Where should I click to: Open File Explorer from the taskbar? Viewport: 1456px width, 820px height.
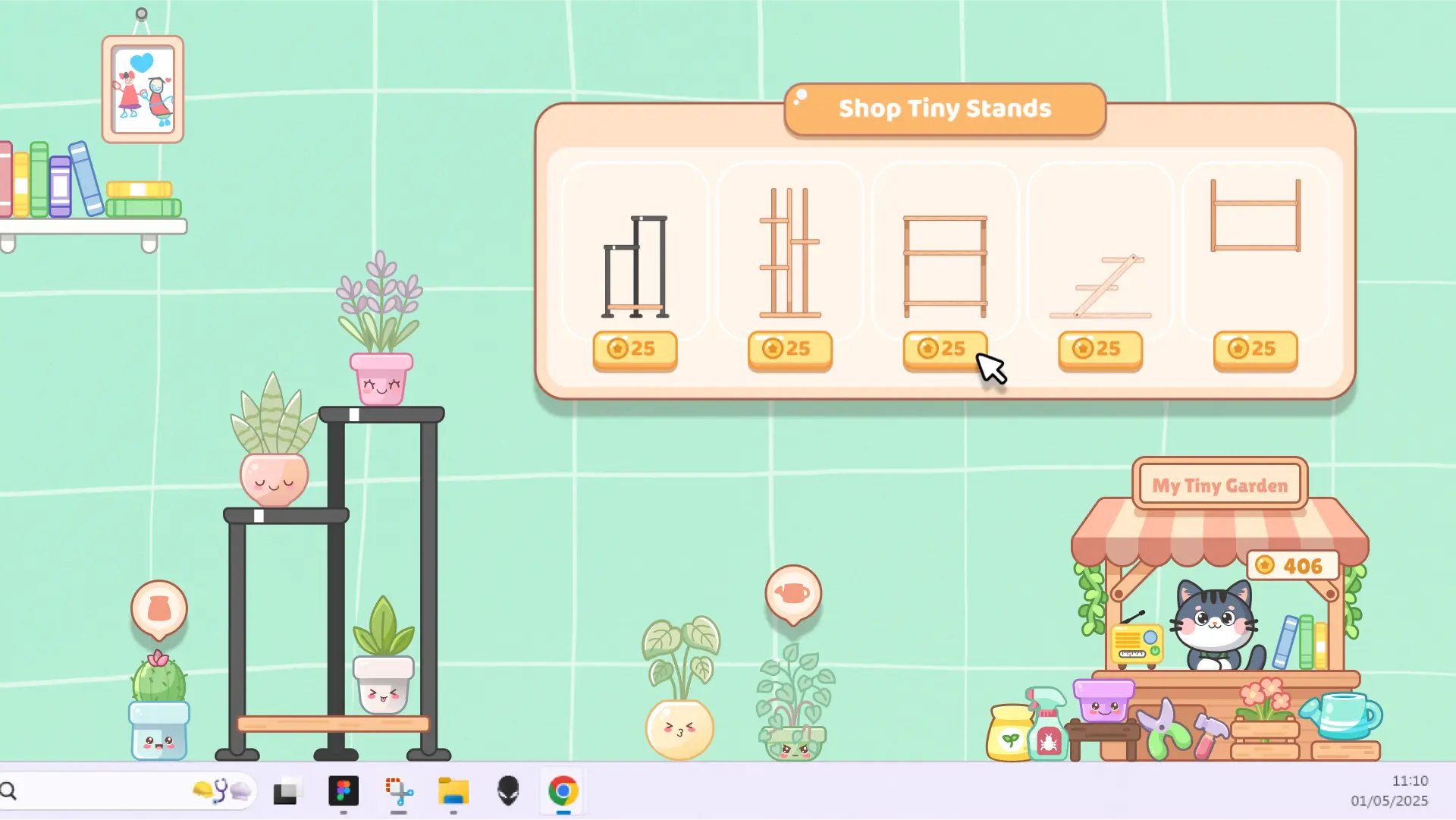click(x=453, y=791)
